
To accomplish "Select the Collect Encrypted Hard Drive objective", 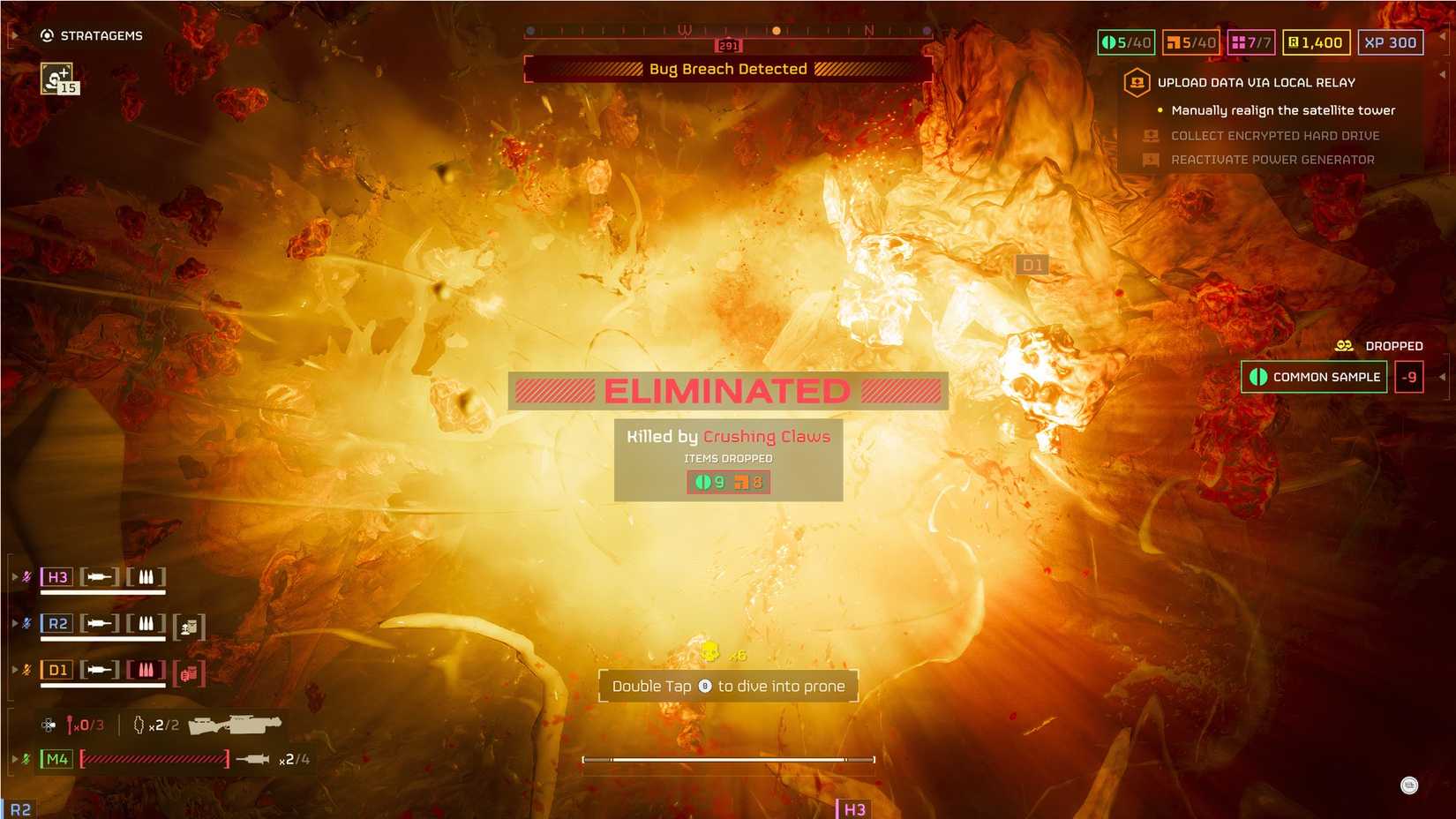I will click(1275, 135).
